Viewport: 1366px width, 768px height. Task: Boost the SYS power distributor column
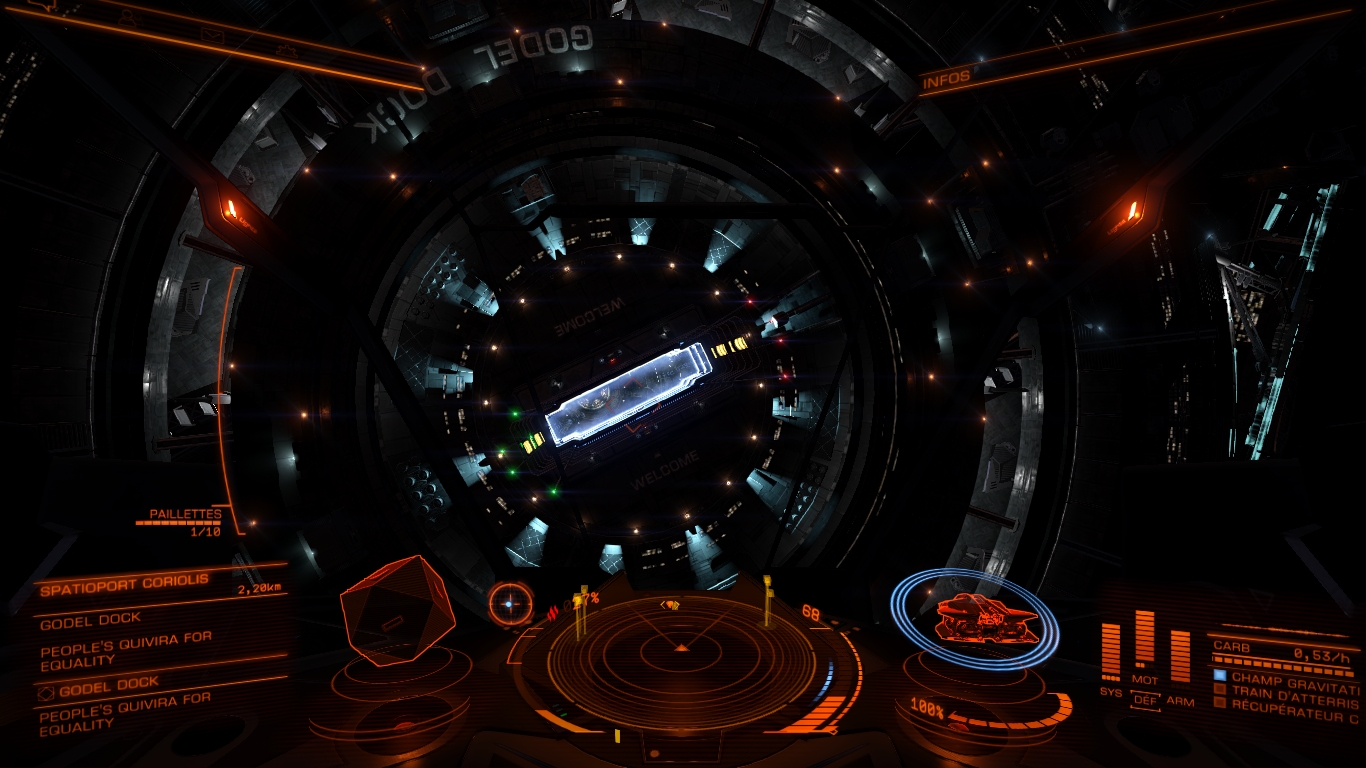(x=1111, y=655)
